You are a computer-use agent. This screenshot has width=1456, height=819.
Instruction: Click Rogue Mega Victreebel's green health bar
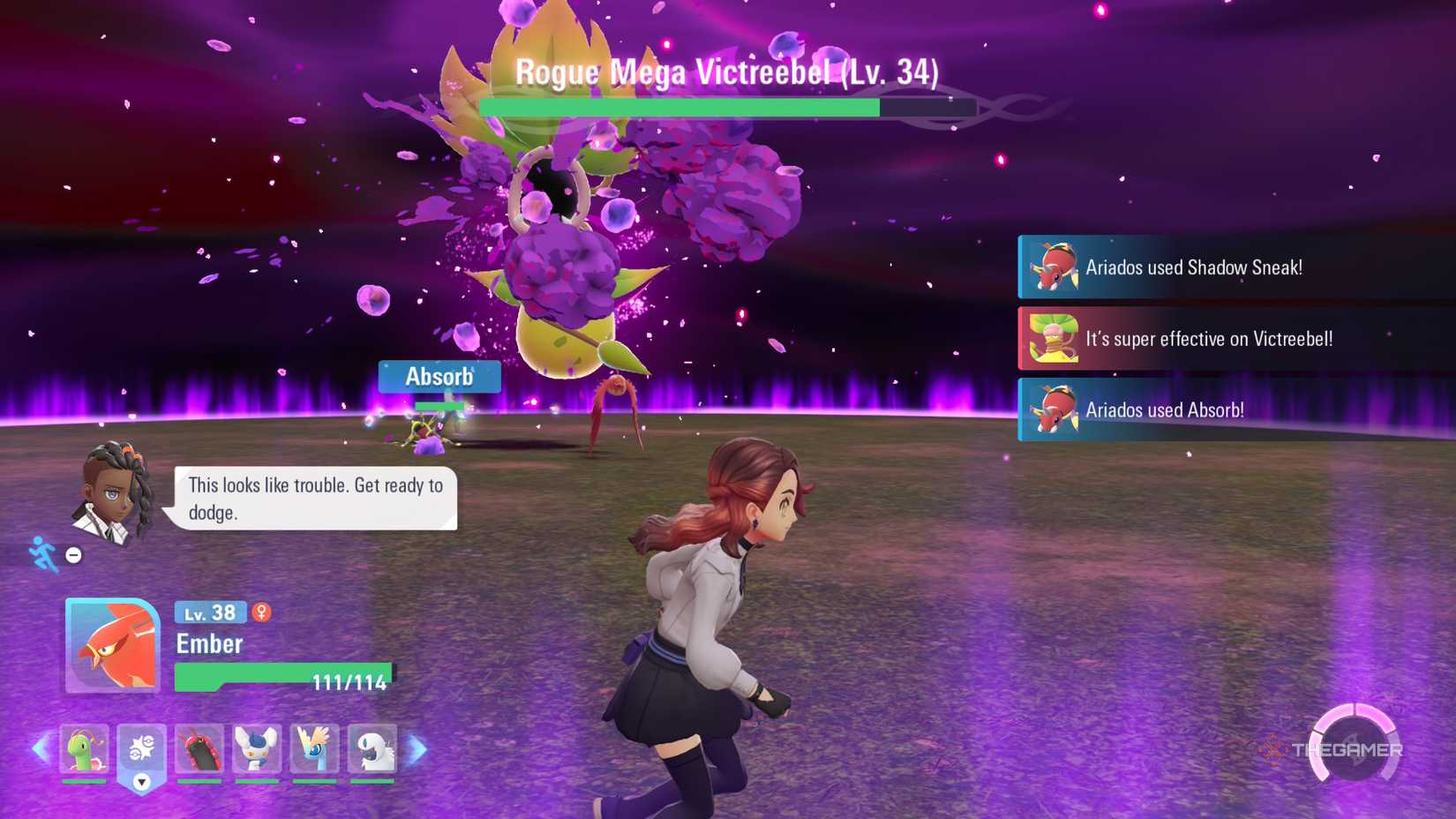[x=679, y=108]
